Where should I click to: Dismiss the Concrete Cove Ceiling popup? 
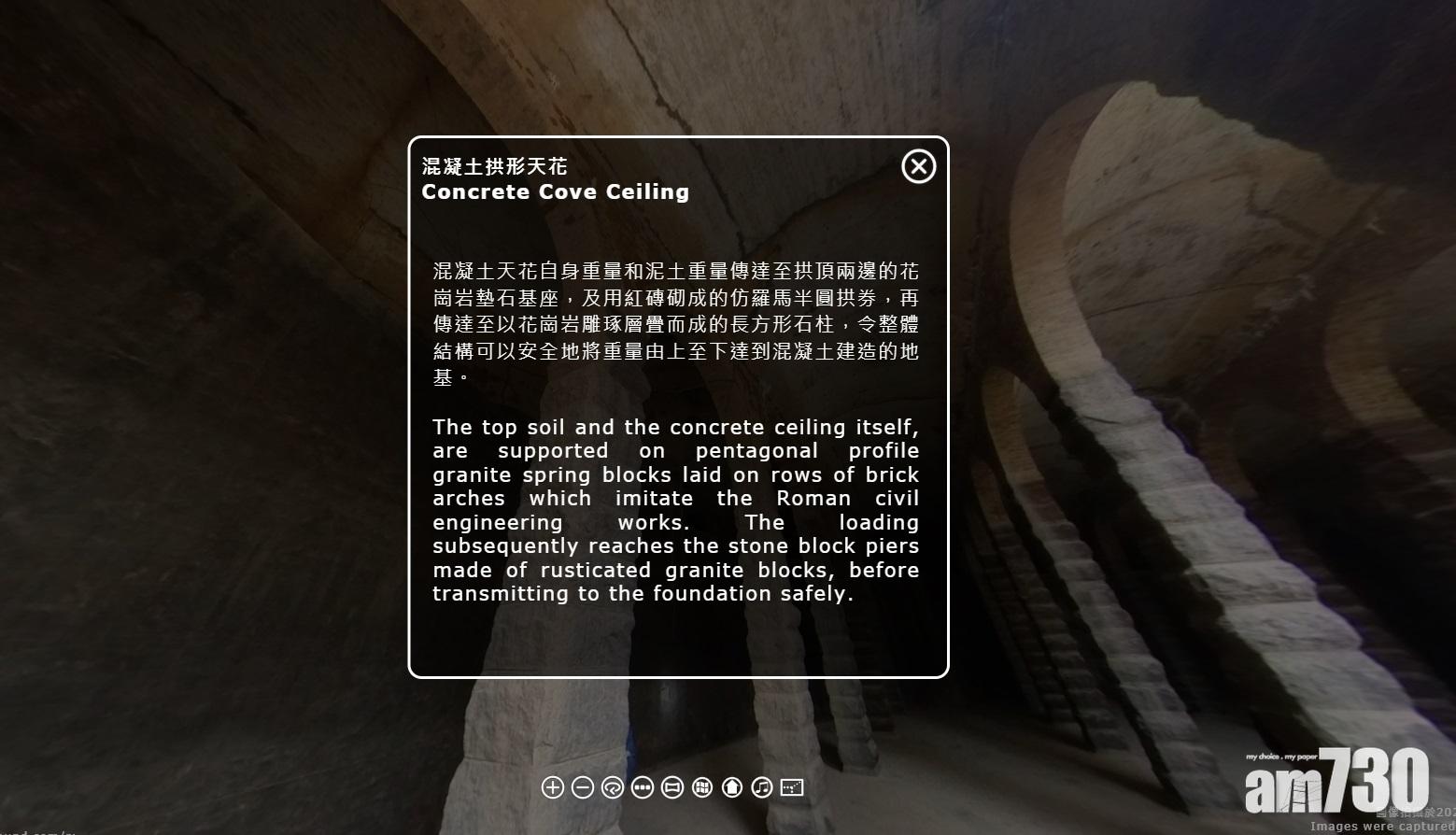918,166
